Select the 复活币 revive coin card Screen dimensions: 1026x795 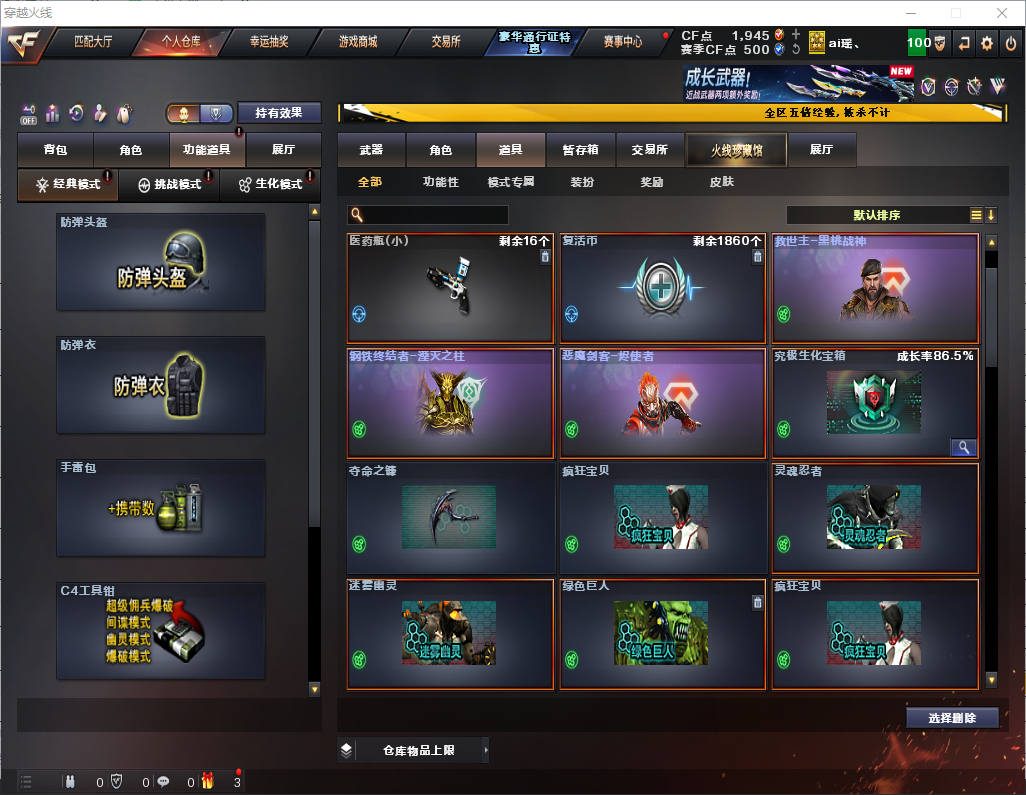click(662, 289)
